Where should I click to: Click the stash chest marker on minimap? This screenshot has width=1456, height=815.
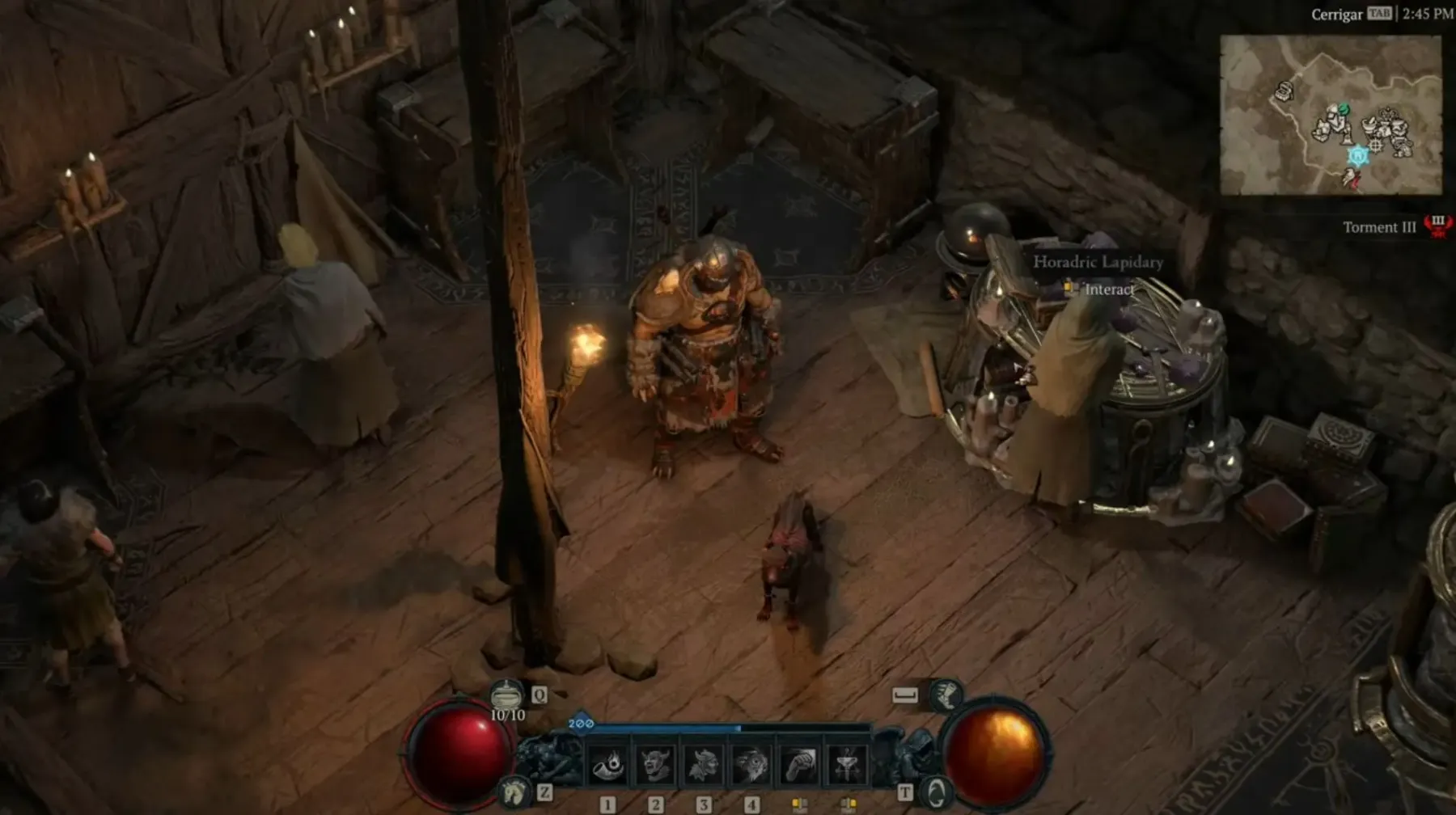[1284, 91]
